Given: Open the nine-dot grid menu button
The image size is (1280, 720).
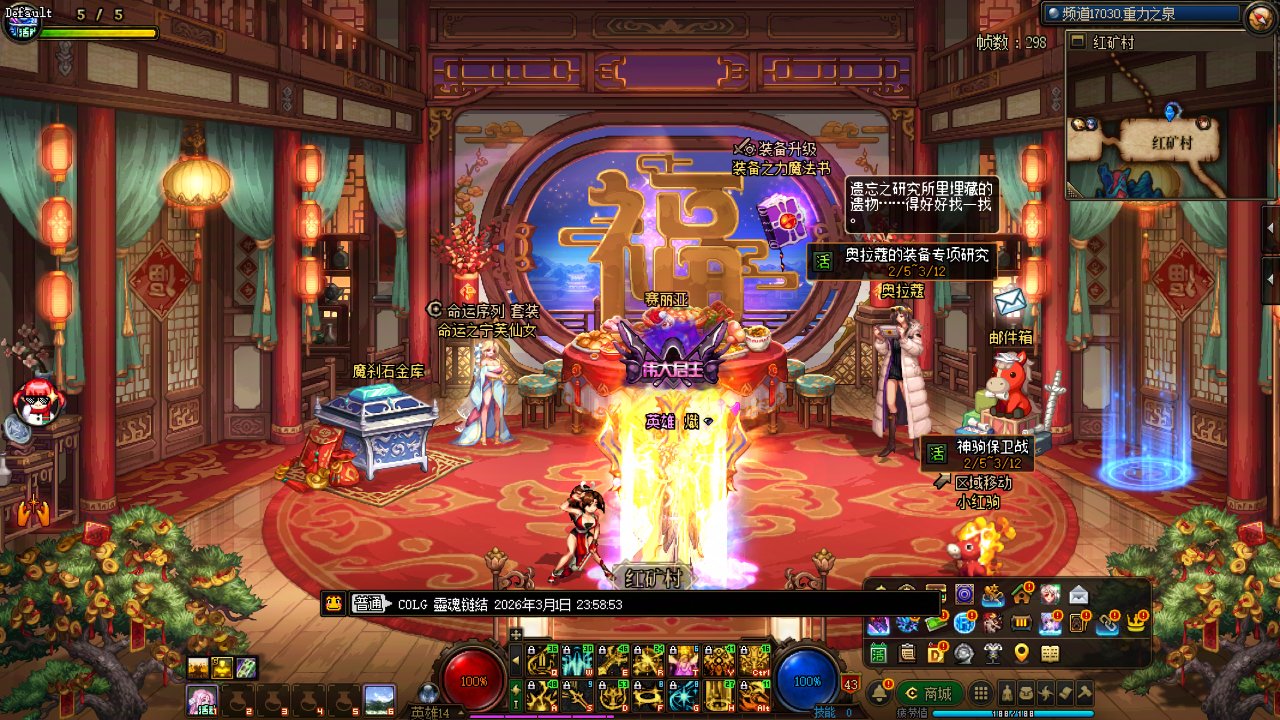Looking at the screenshot, I should click(x=982, y=693).
